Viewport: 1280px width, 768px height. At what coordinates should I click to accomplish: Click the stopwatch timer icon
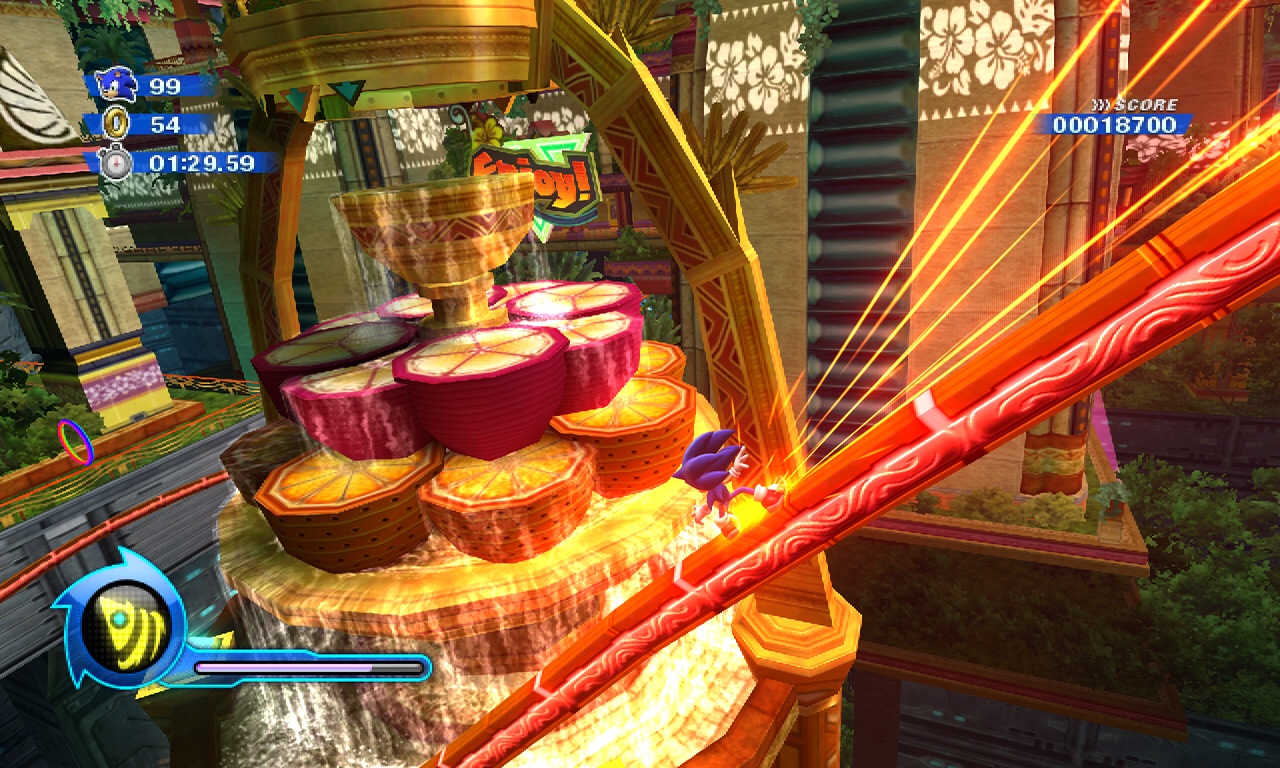point(117,161)
